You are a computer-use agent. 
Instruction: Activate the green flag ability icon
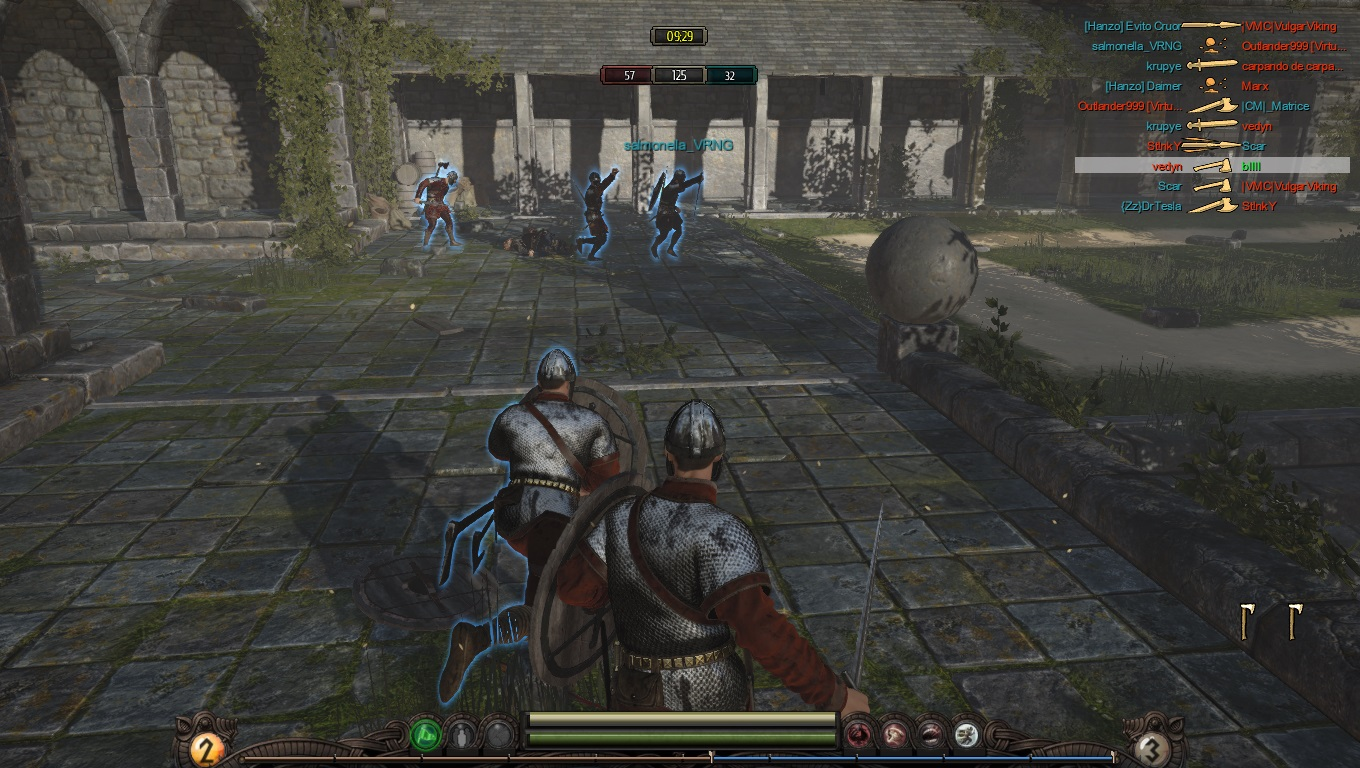click(x=426, y=736)
